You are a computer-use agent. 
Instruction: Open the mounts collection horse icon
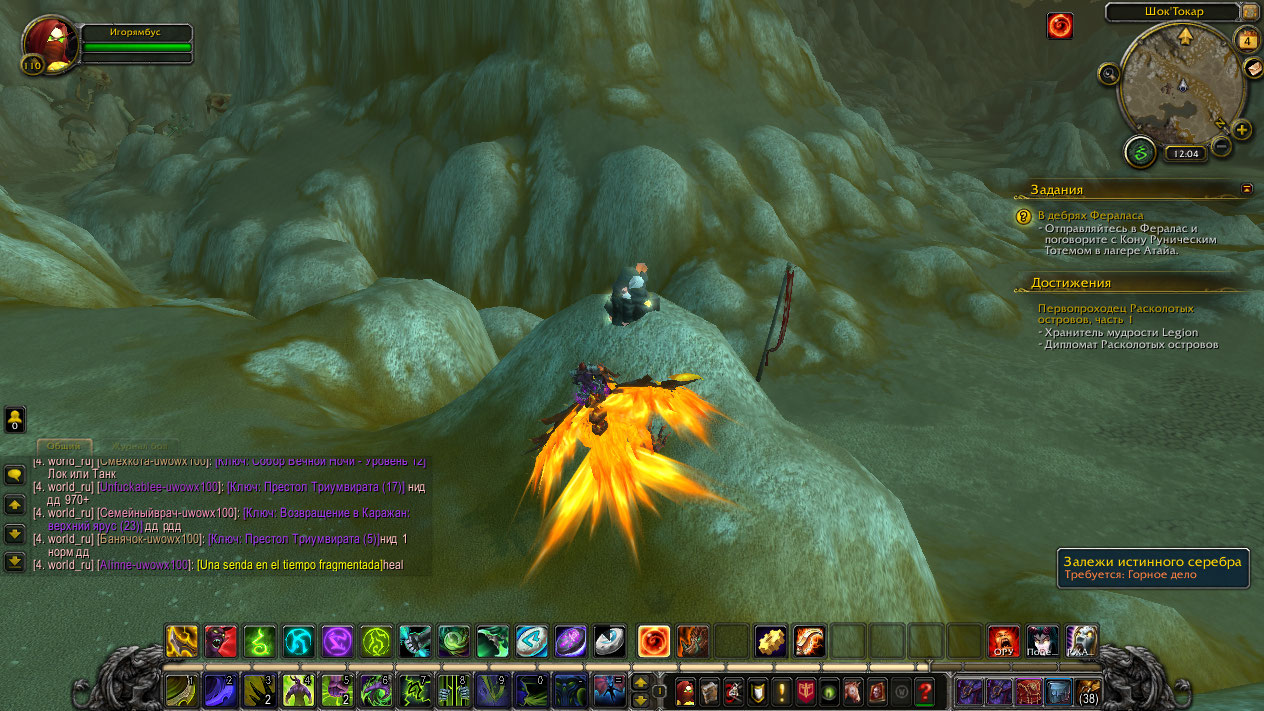(x=853, y=690)
